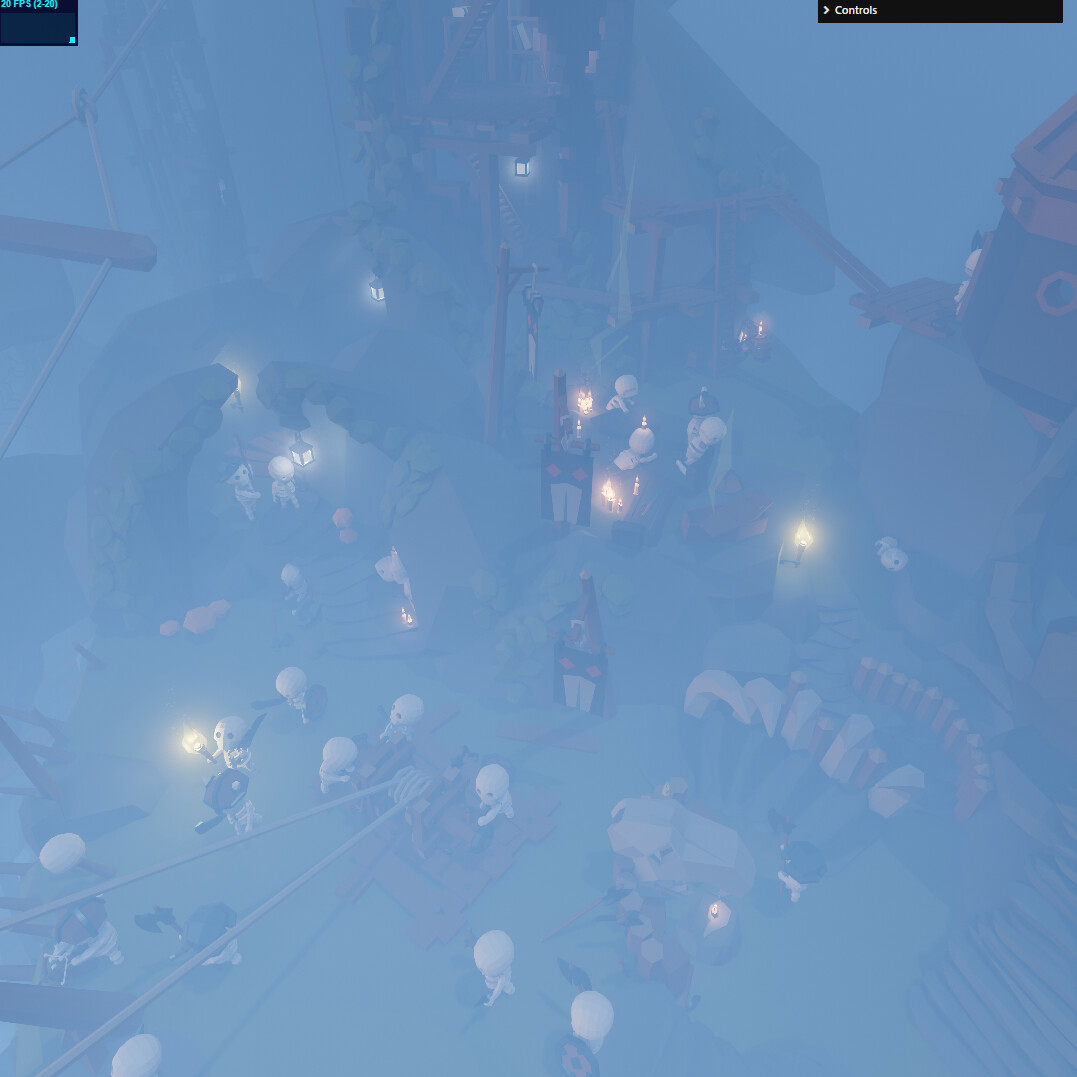Expand the Controls panel

pos(938,11)
